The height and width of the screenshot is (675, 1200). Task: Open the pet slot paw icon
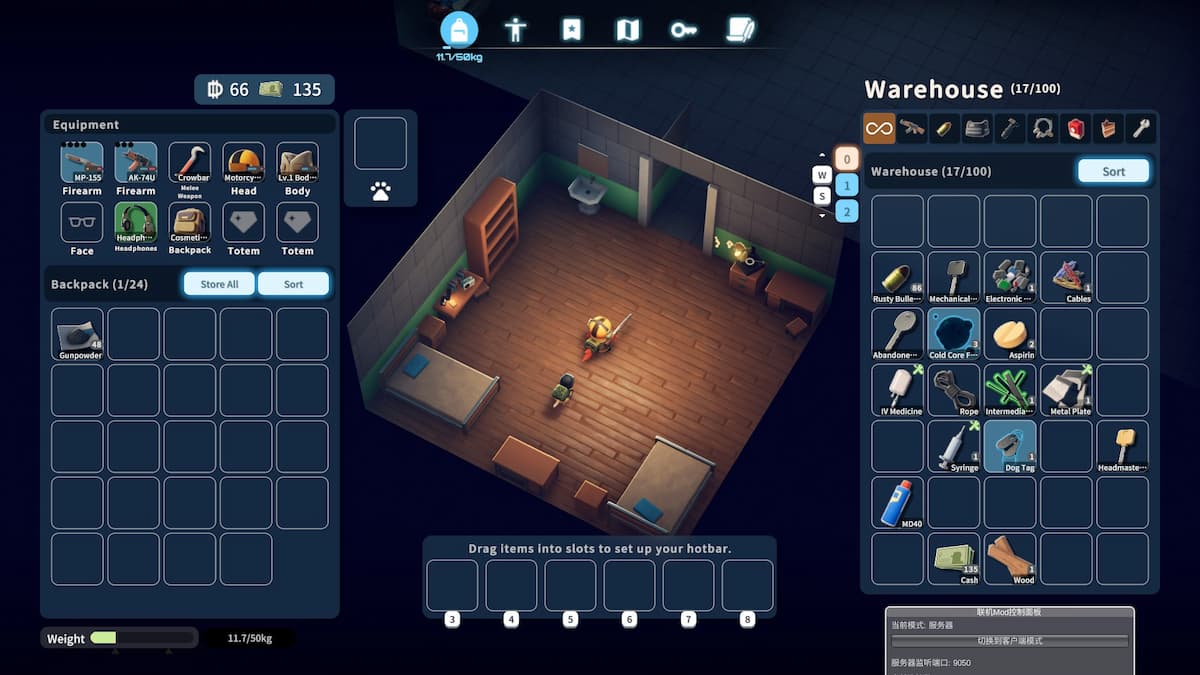[380, 191]
